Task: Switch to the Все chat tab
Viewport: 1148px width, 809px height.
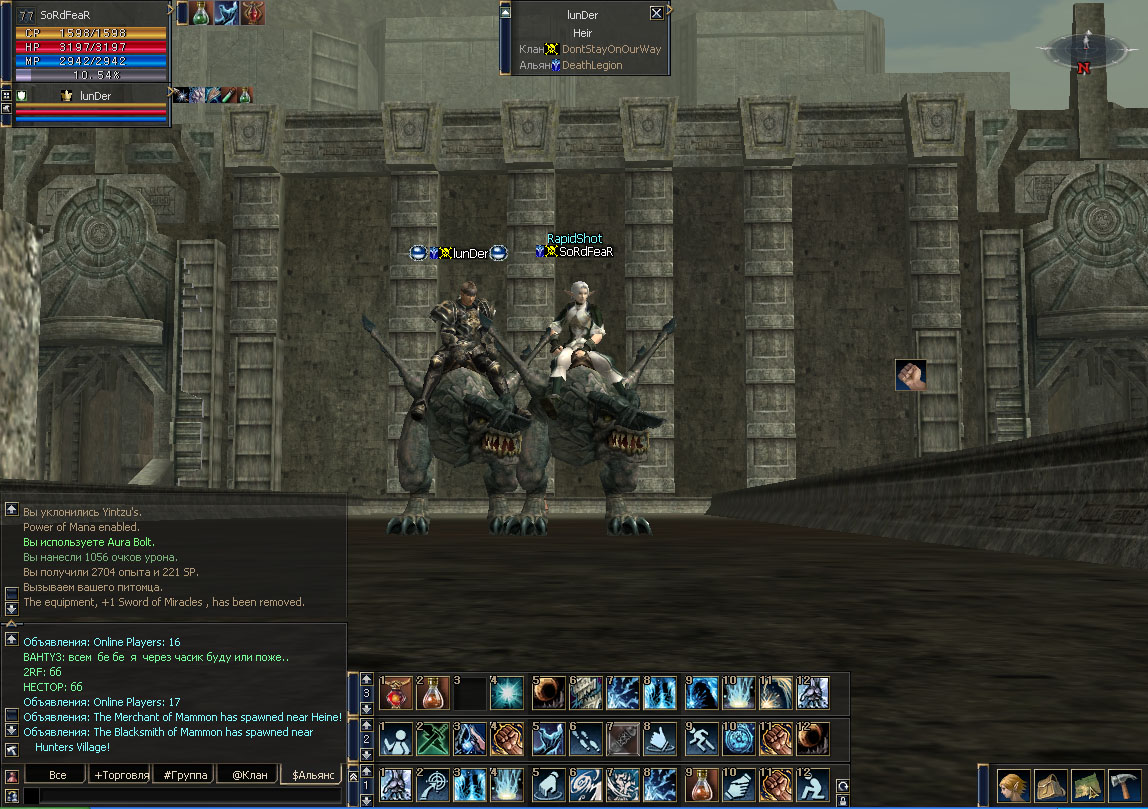Action: point(58,775)
